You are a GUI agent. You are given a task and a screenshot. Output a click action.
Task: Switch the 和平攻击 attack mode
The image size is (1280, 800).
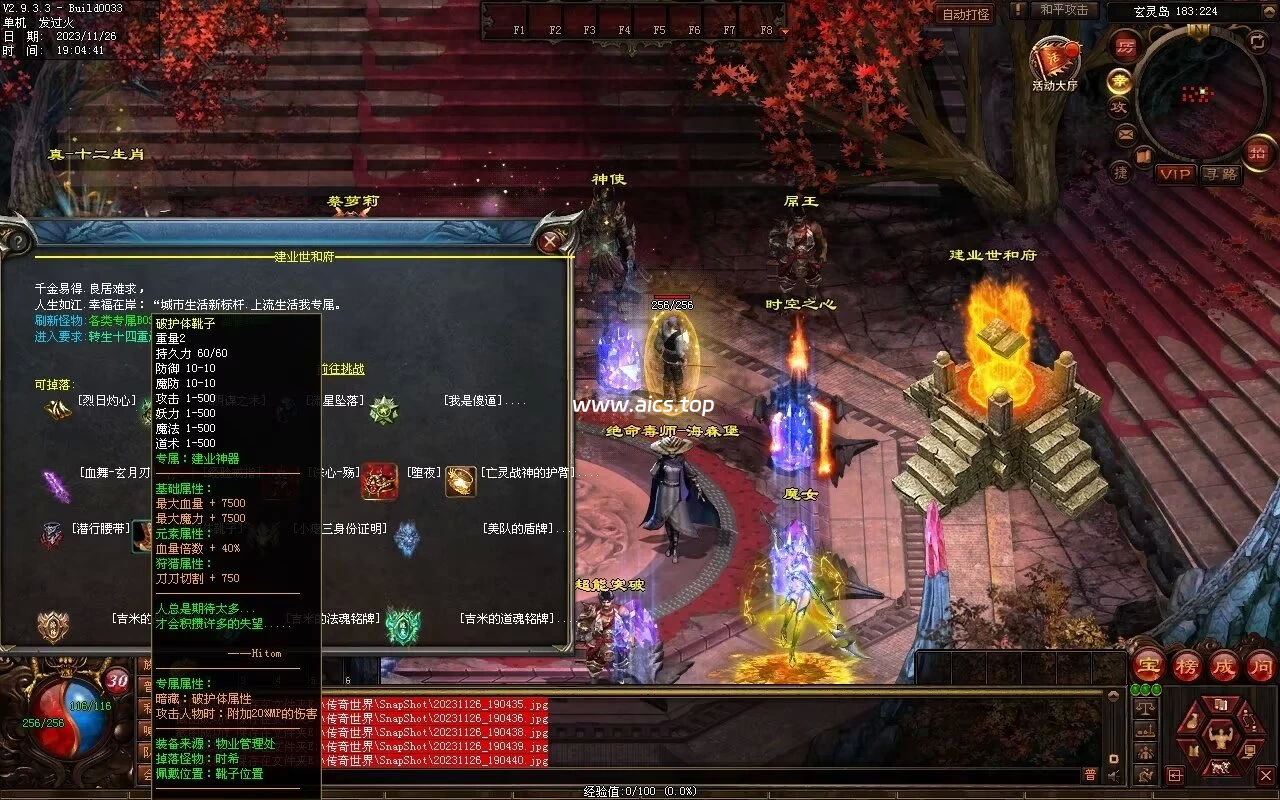[x=1063, y=10]
